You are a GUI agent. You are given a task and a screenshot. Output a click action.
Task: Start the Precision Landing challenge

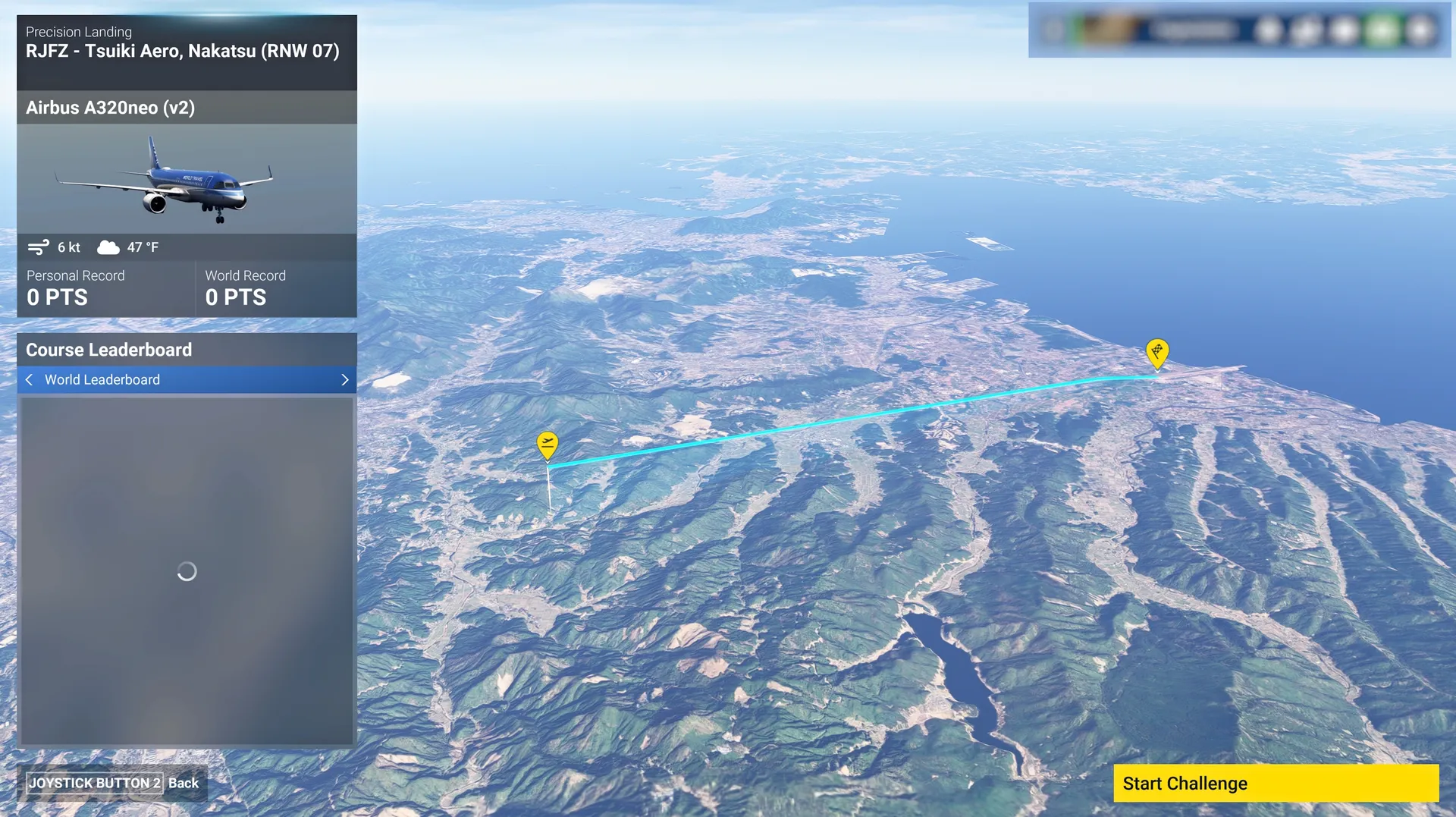tap(1276, 783)
